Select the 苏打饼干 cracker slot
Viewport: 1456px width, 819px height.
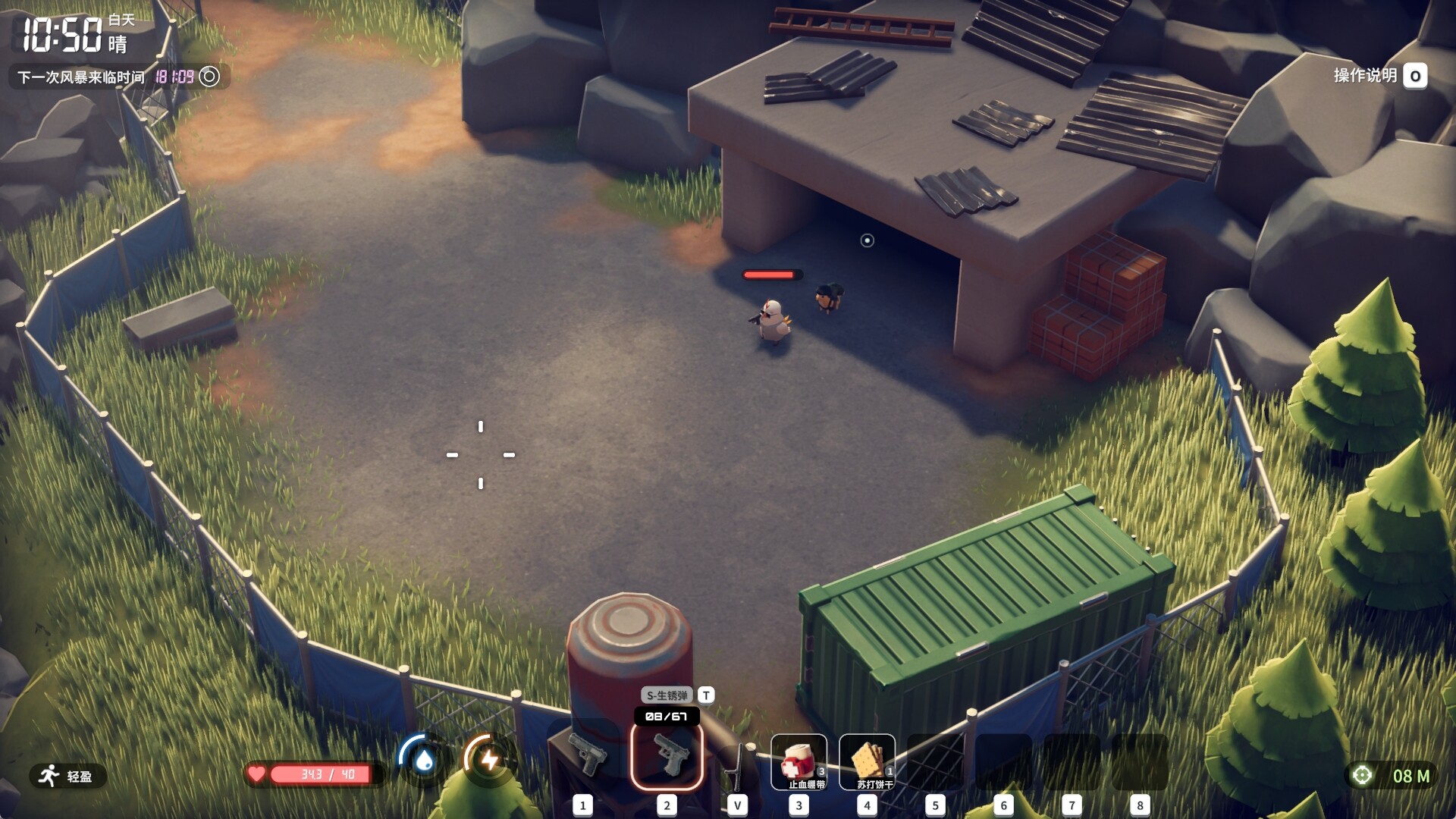click(867, 761)
